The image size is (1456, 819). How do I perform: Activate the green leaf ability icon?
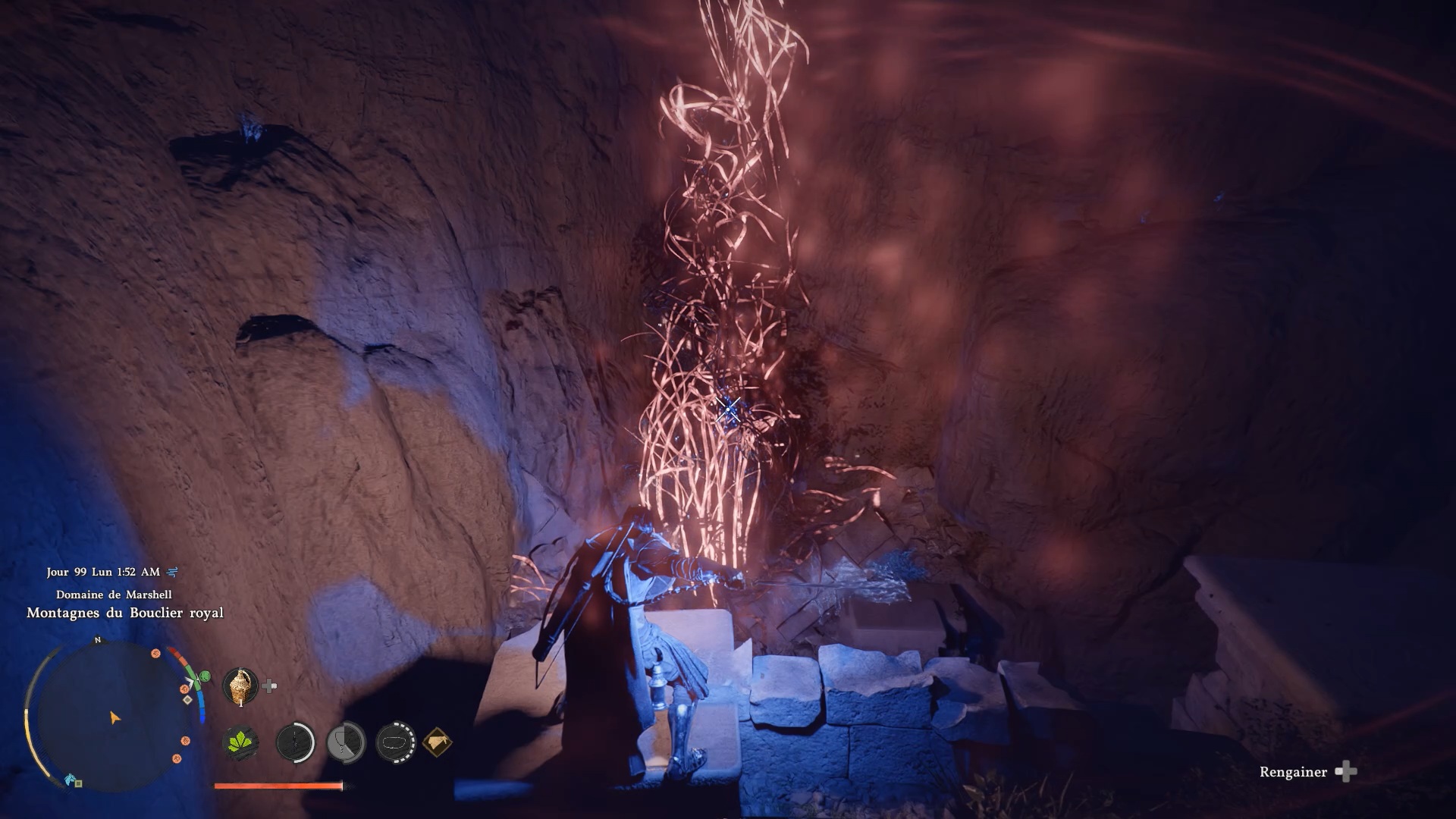pos(240,742)
